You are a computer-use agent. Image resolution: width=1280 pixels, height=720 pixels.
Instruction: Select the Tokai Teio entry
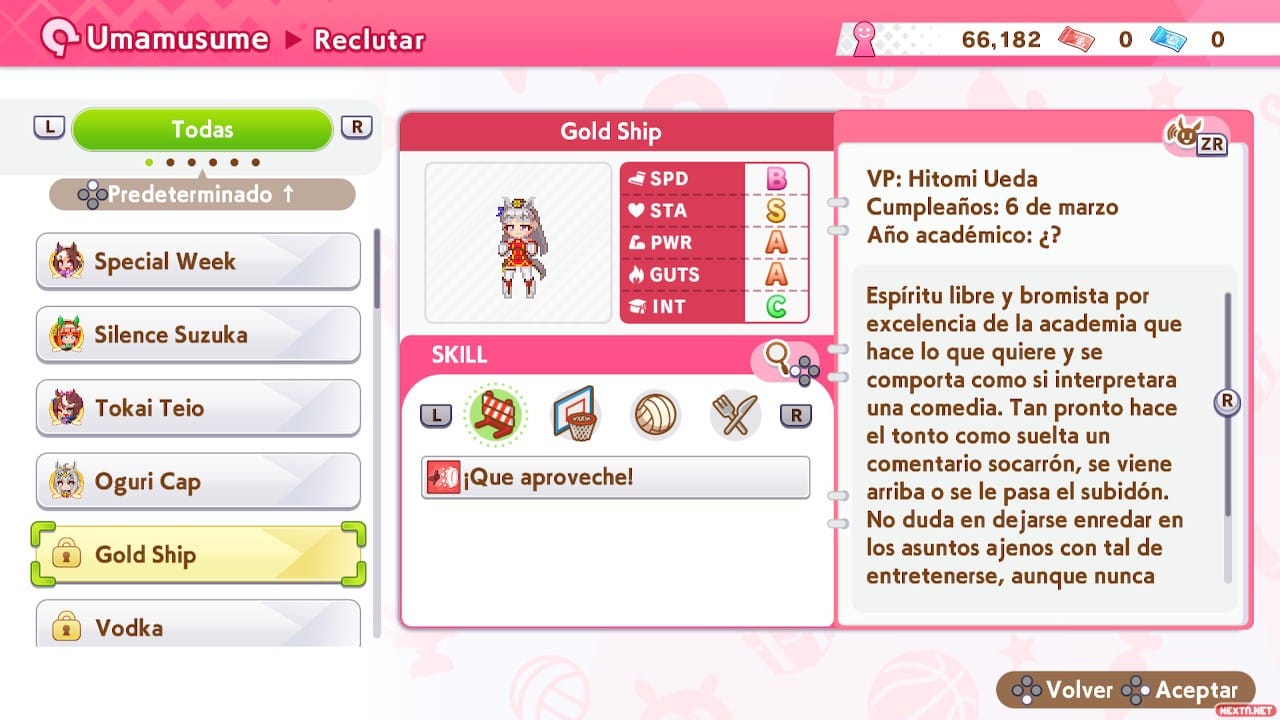[x=198, y=408]
